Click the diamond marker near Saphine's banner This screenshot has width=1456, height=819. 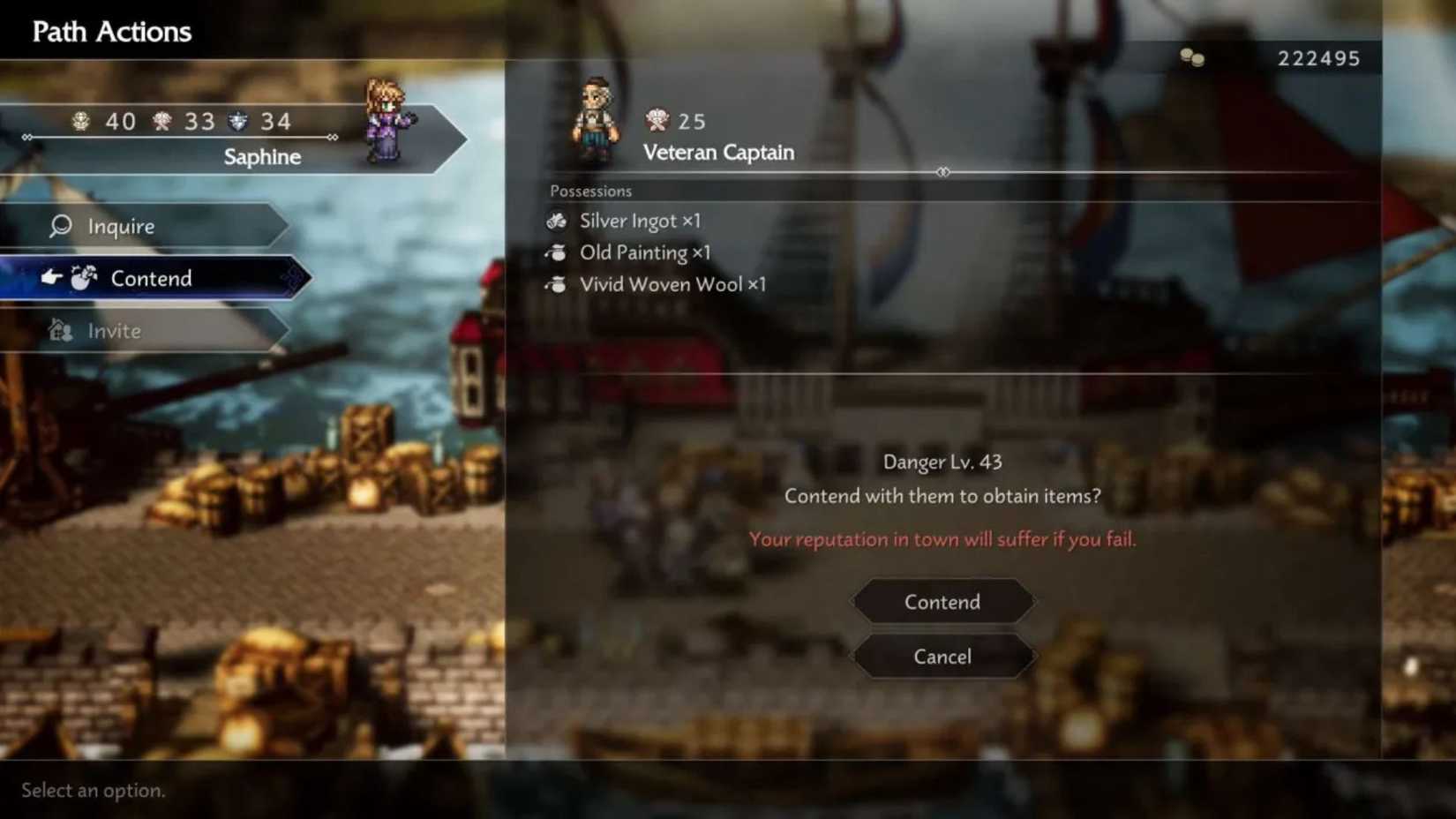coord(333,139)
